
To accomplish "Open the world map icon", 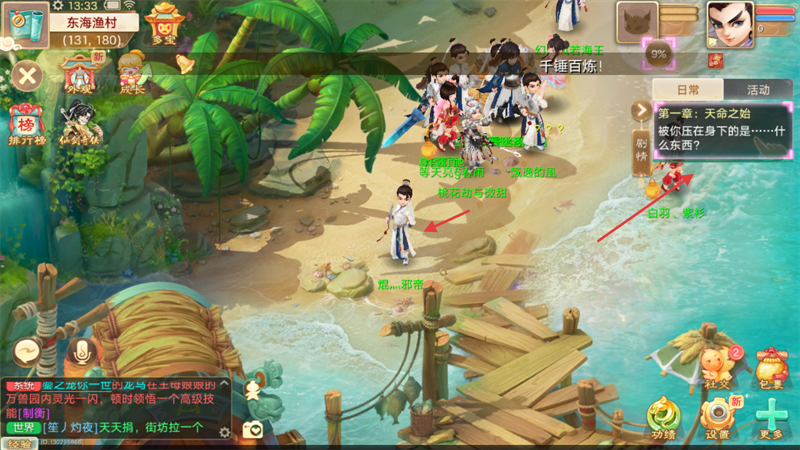I will pos(27,24).
